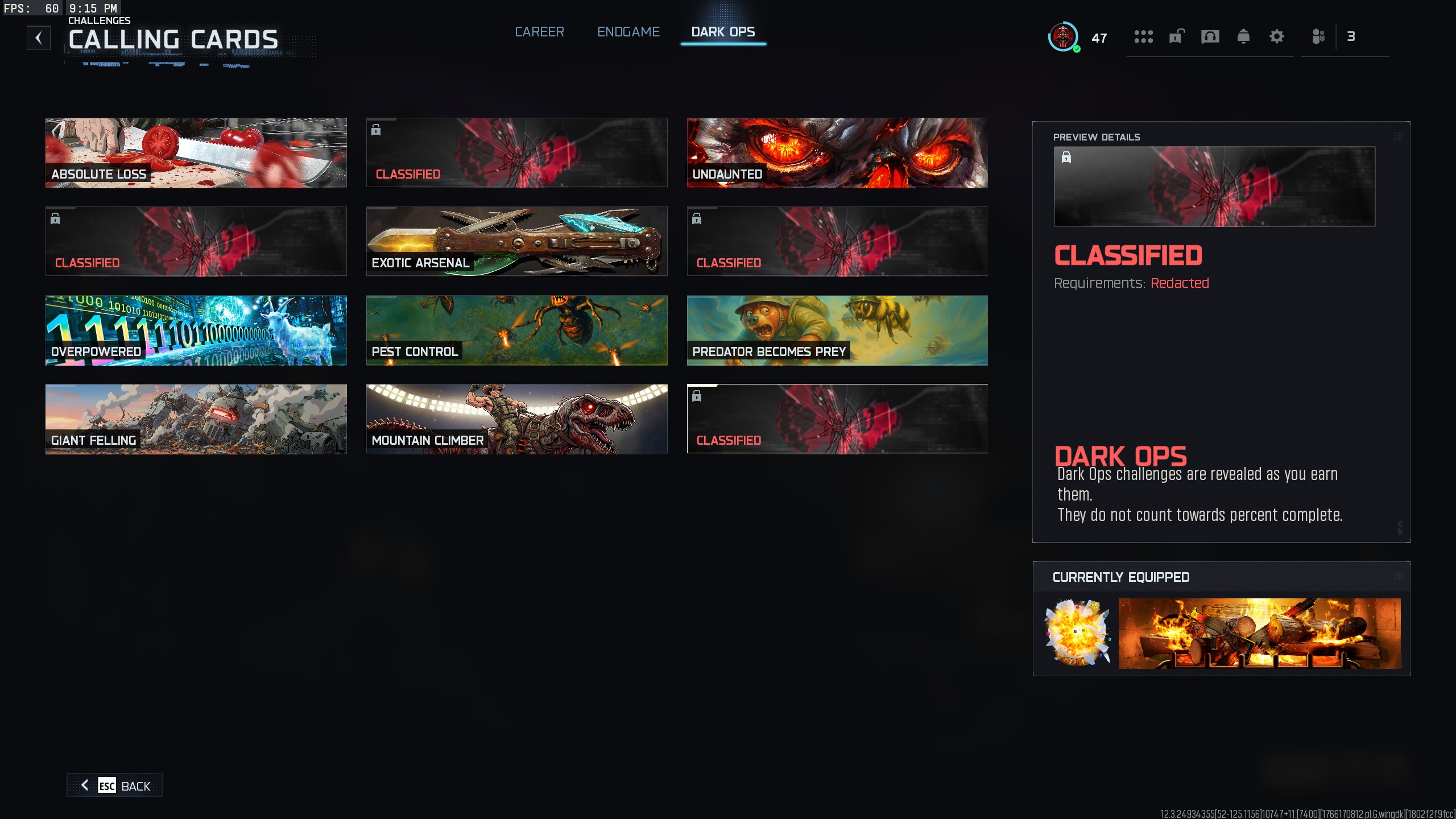The width and height of the screenshot is (1456, 819).
Task: Open the social party icon showing 3 members
Action: (1320, 36)
